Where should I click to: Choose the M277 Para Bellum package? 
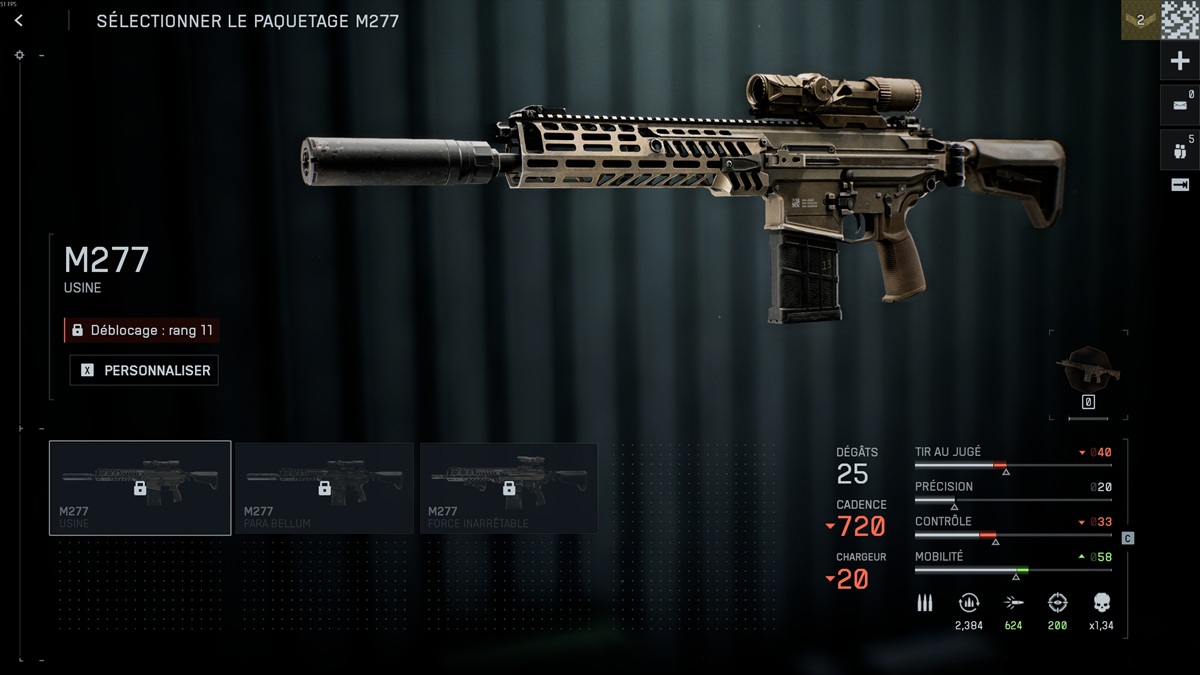pyautogui.click(x=324, y=488)
